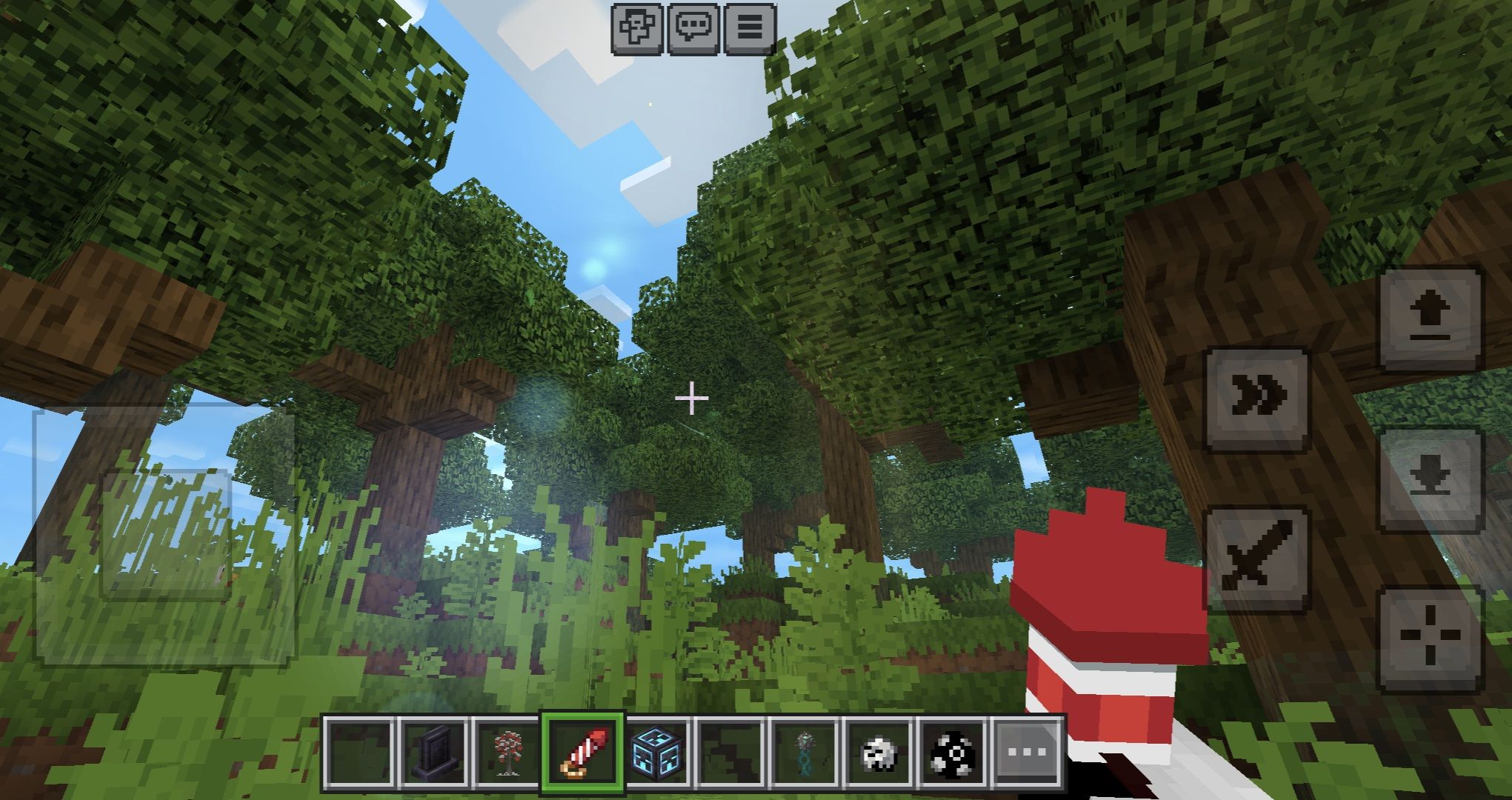1512x800 pixels.
Task: Open the pause menu with three bars
Action: [749, 28]
